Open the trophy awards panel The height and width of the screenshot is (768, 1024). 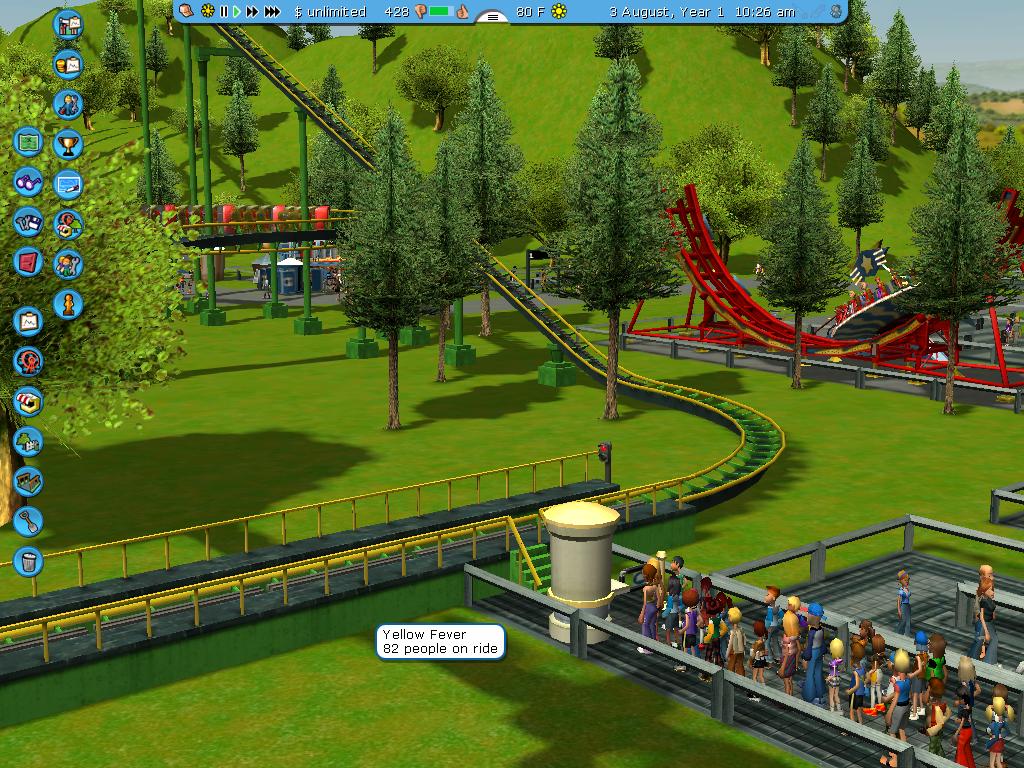[68, 144]
